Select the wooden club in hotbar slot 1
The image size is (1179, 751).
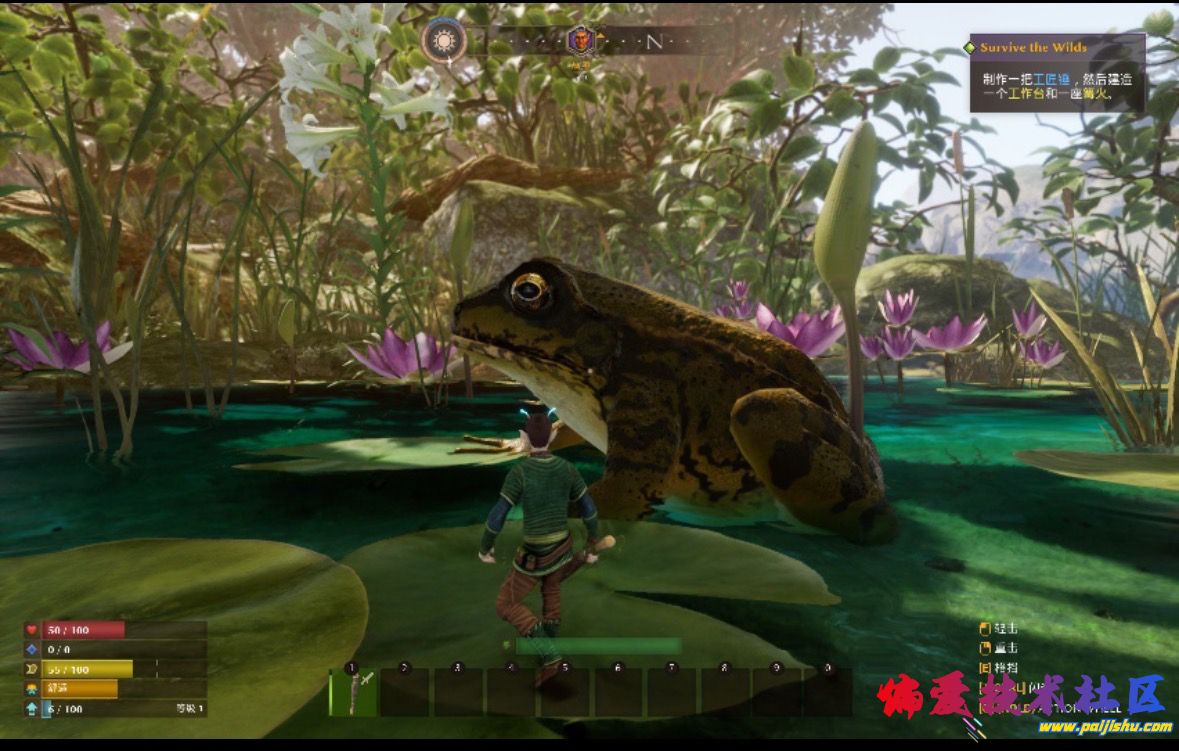tap(354, 691)
